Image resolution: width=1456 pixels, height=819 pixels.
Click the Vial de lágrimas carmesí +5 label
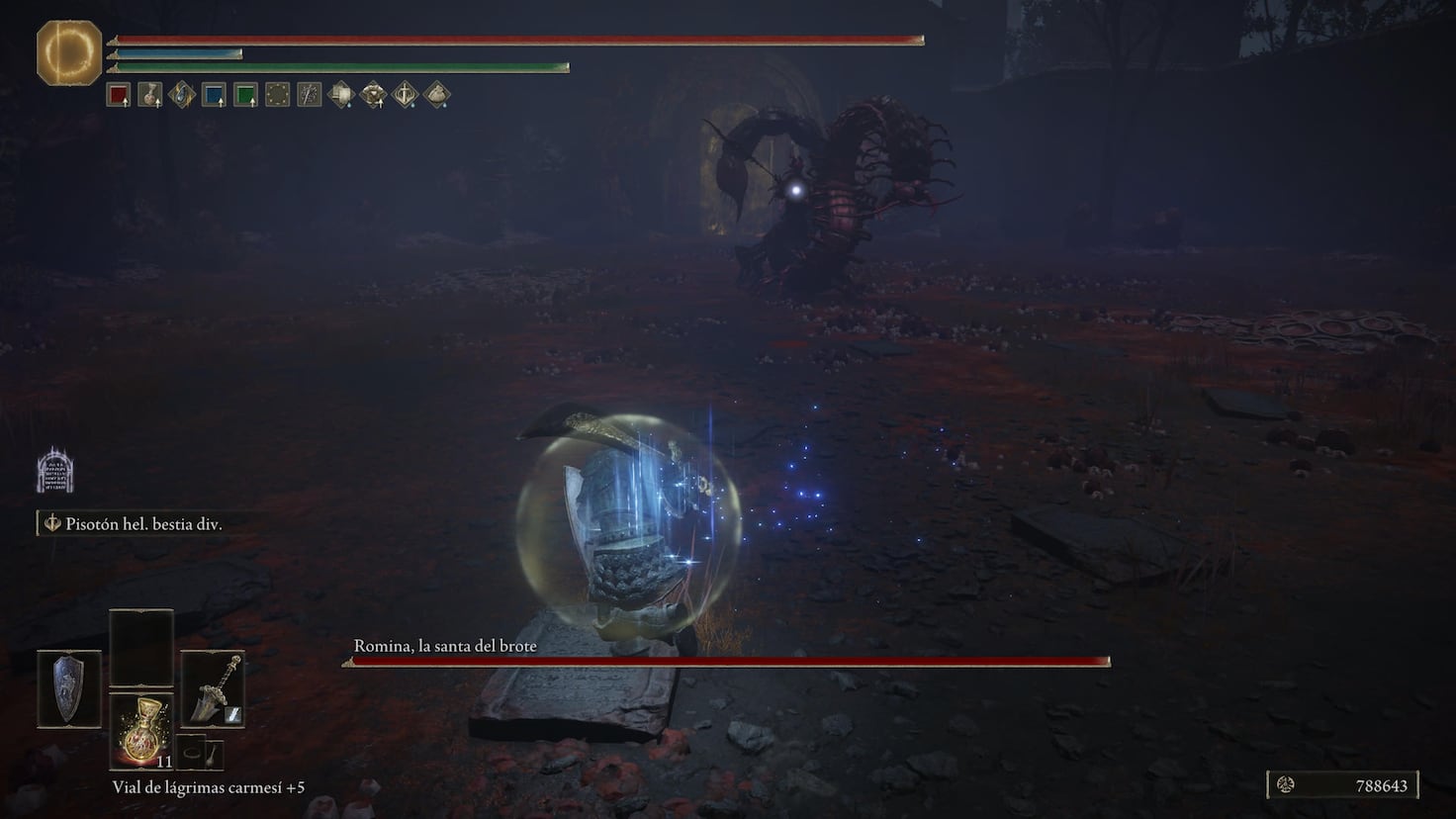209,788
